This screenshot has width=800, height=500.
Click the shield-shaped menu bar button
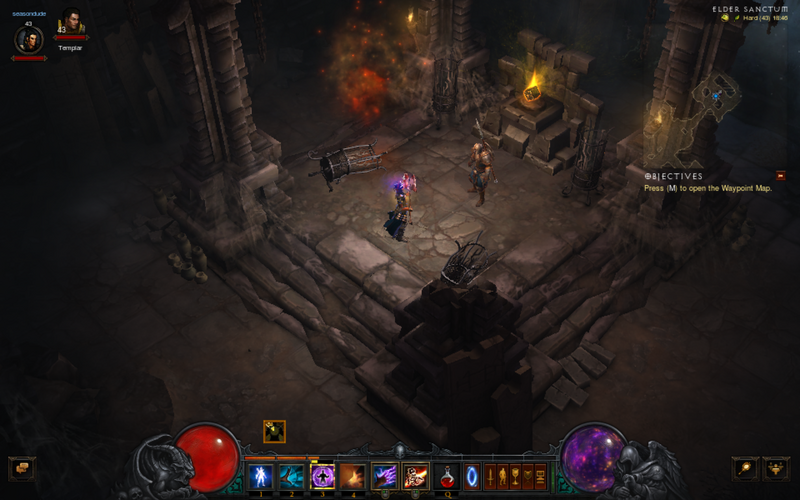528,477
